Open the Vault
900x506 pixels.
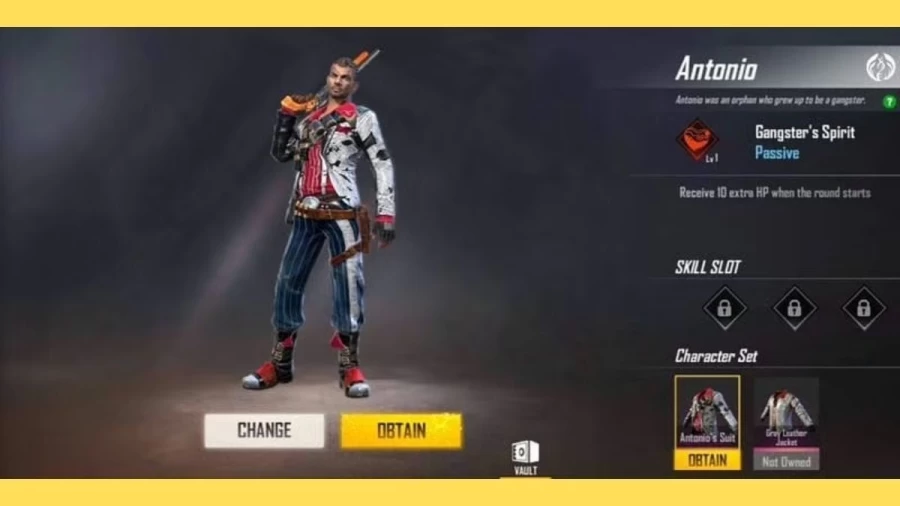525,456
